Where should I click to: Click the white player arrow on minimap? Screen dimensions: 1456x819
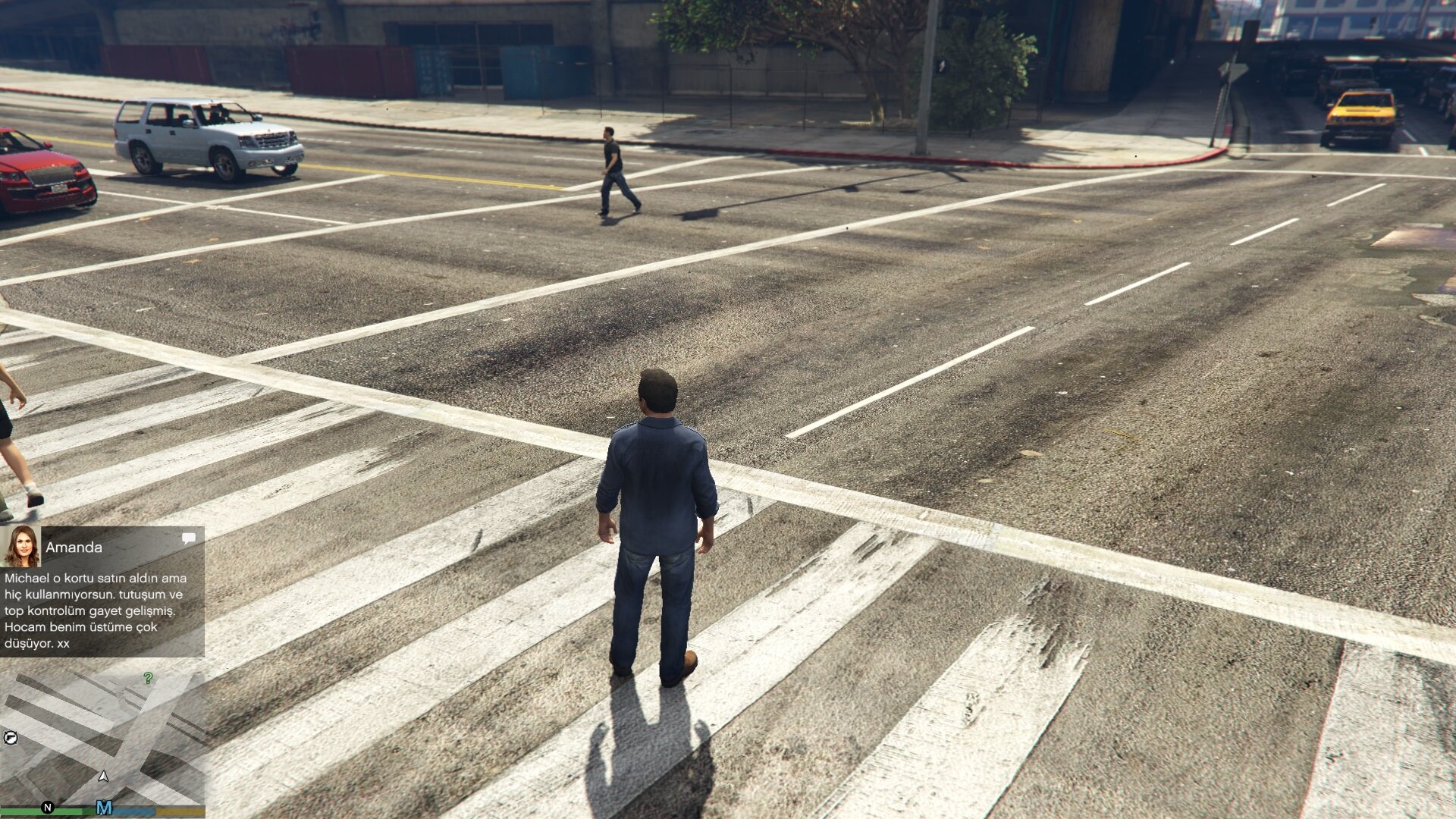pos(104,776)
